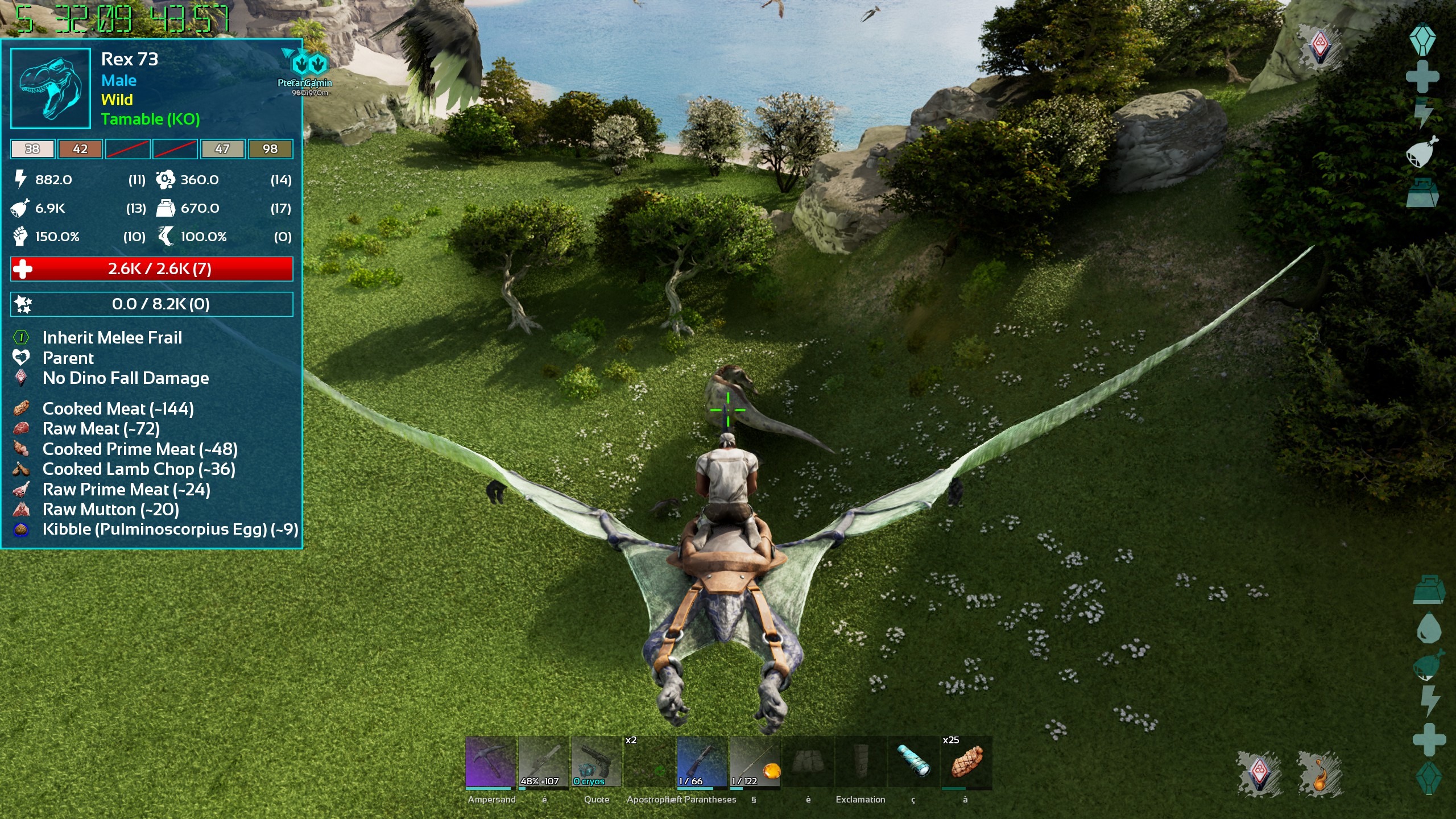The image size is (1456, 819).
Task: Pick the stone pillar hotbar slot
Action: (861, 762)
